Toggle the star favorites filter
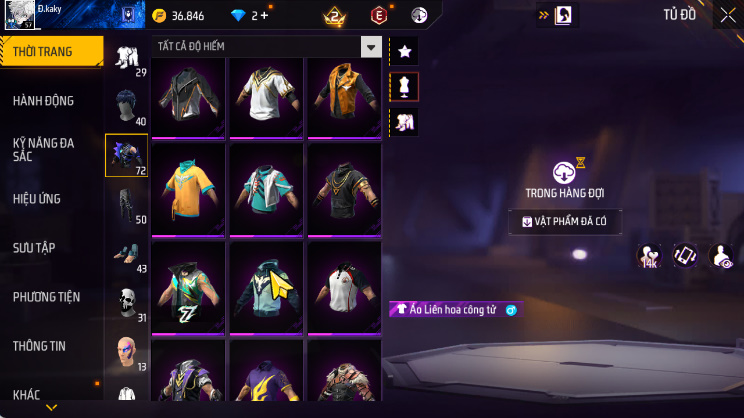This screenshot has width=744, height=418. (404, 51)
